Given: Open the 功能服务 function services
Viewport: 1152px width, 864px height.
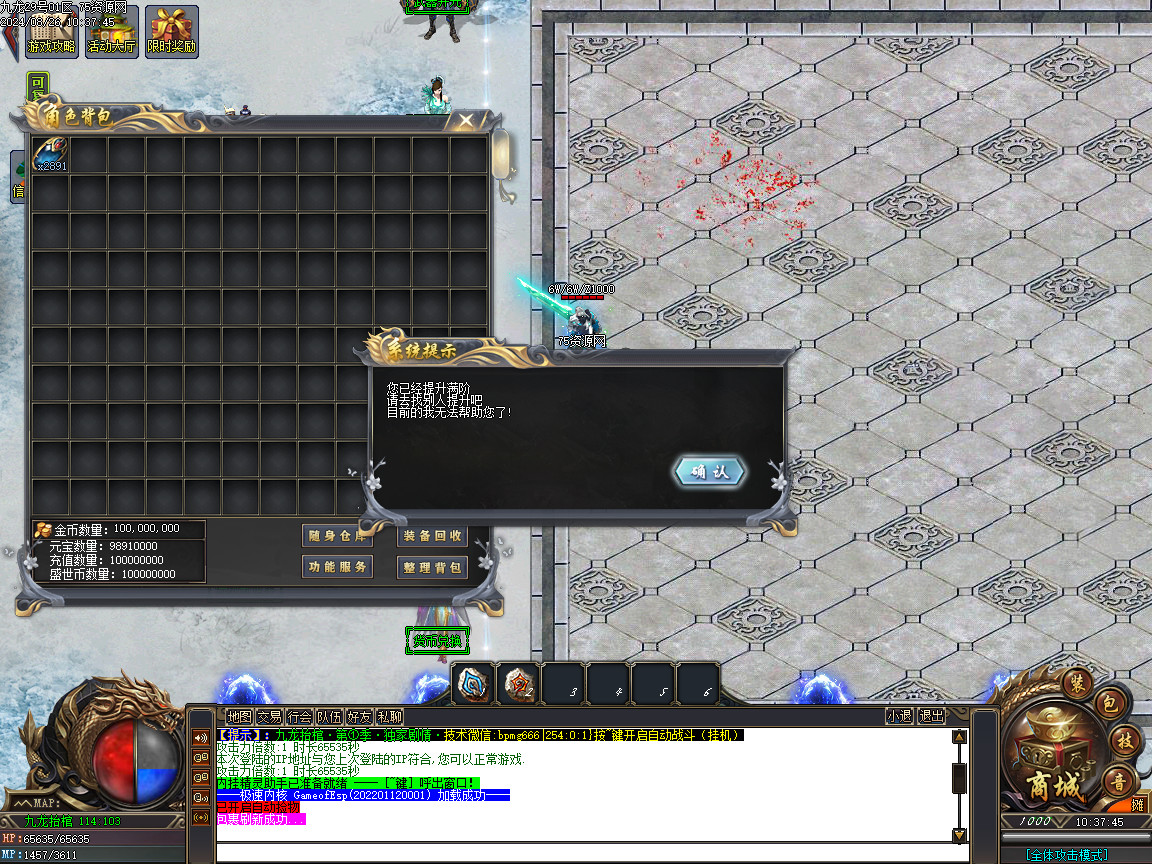Looking at the screenshot, I should coord(336,567).
